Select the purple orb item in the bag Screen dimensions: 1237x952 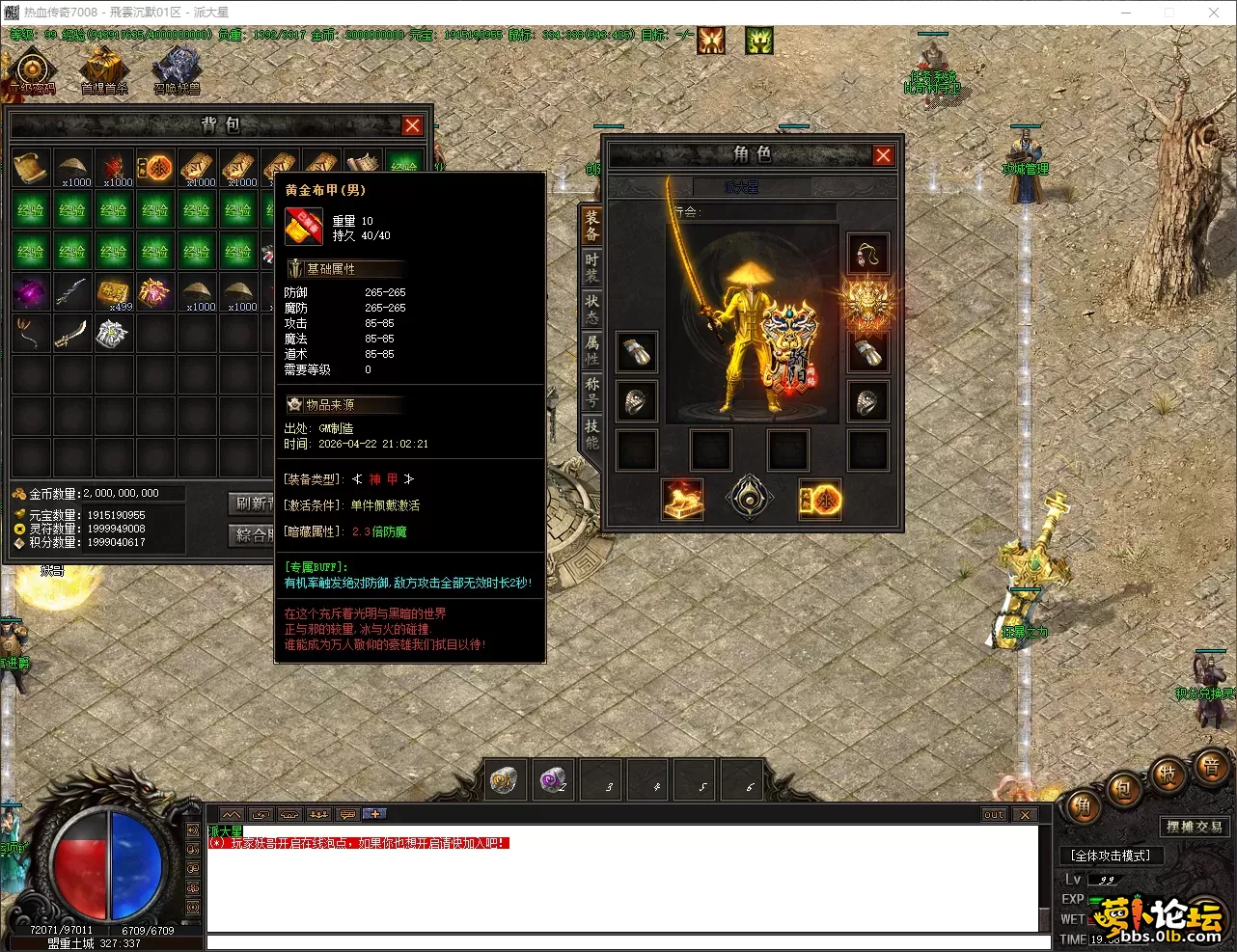31,292
